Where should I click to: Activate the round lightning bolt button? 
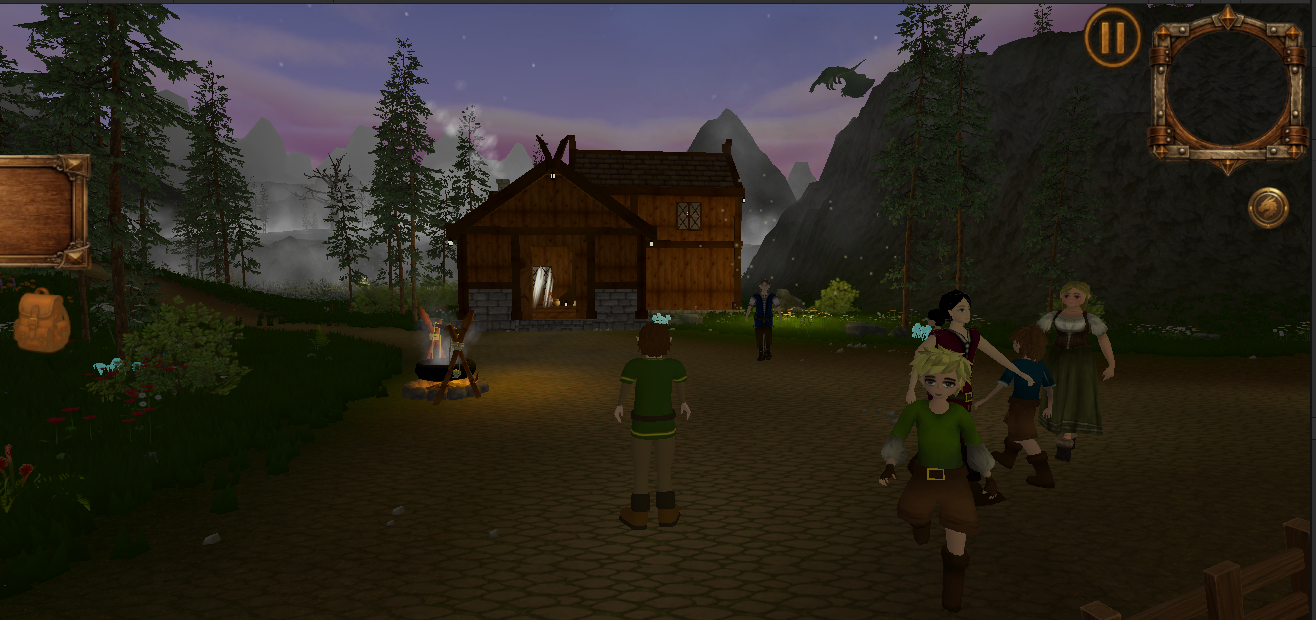[1268, 208]
